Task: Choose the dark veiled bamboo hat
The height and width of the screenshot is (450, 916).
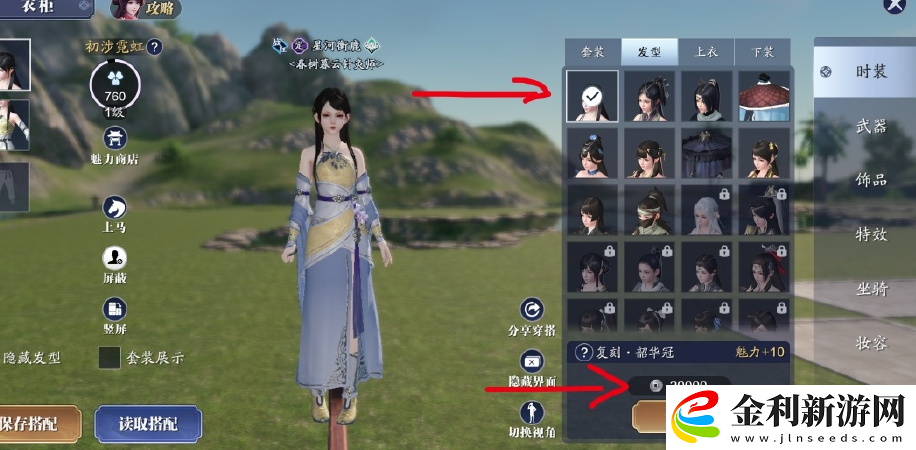Action: pos(707,153)
